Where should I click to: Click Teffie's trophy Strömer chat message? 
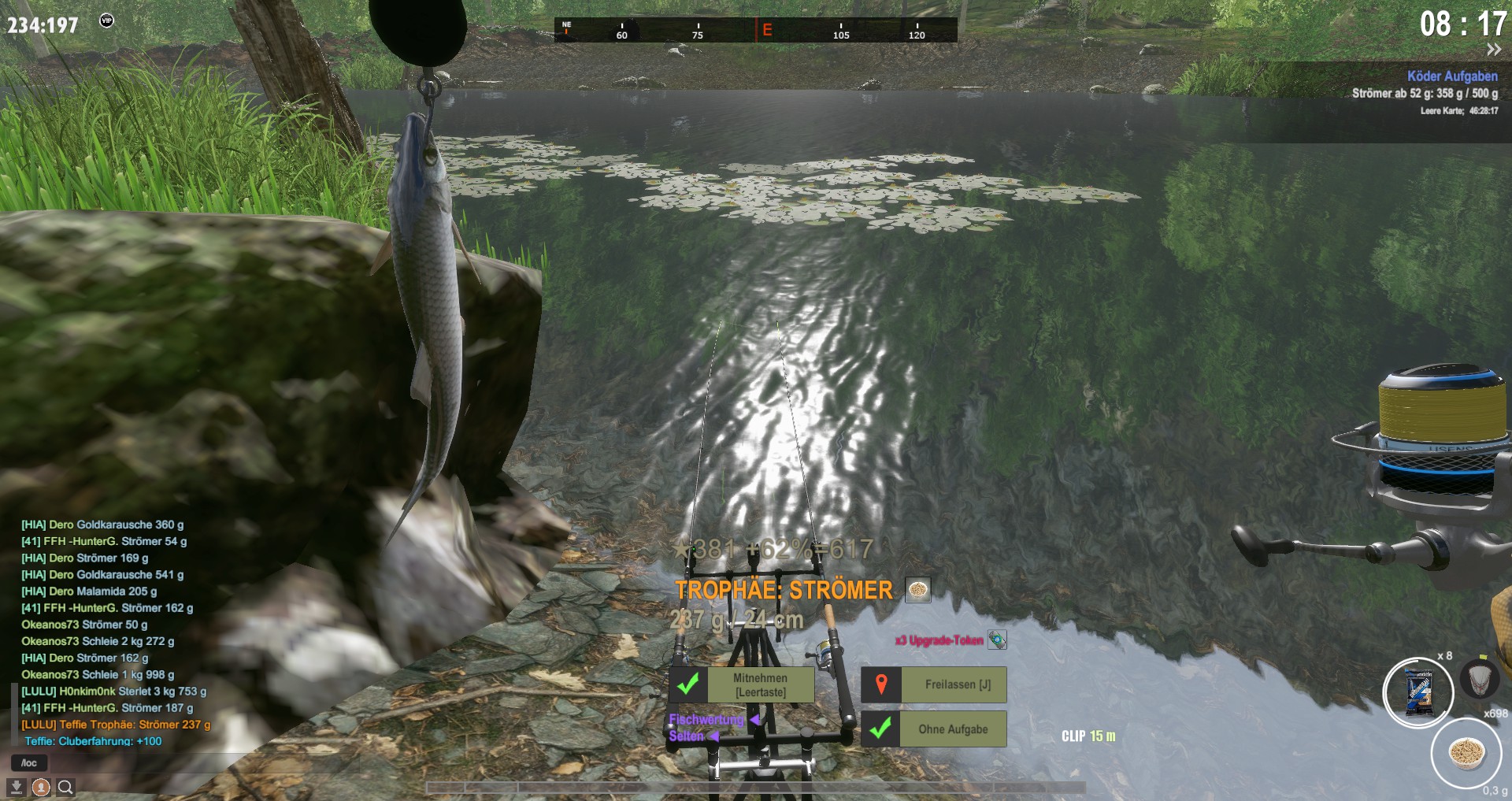116,725
